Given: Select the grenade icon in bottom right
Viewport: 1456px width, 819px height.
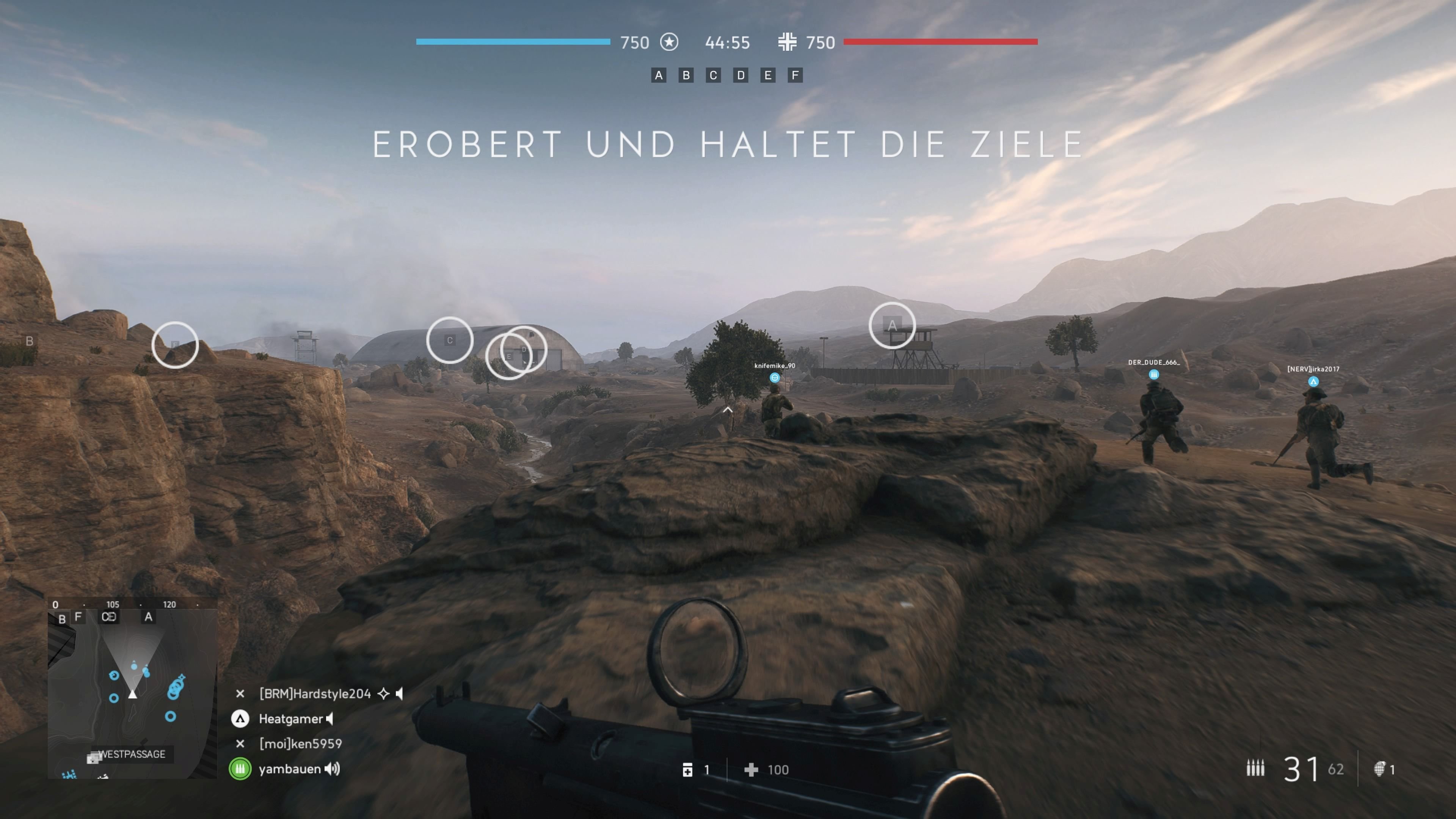Looking at the screenshot, I should click(1380, 770).
